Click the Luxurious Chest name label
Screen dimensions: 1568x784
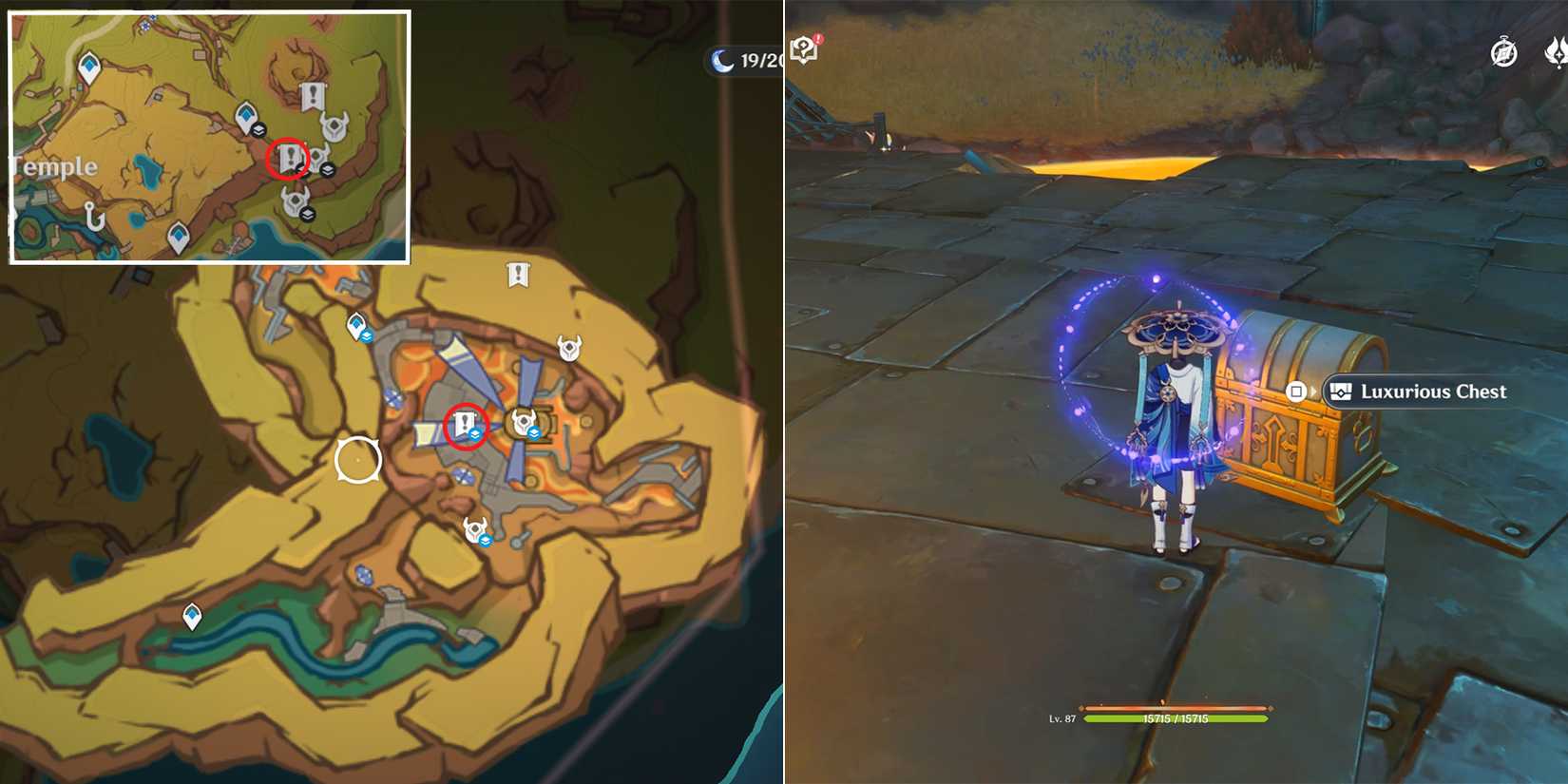coord(1433,392)
